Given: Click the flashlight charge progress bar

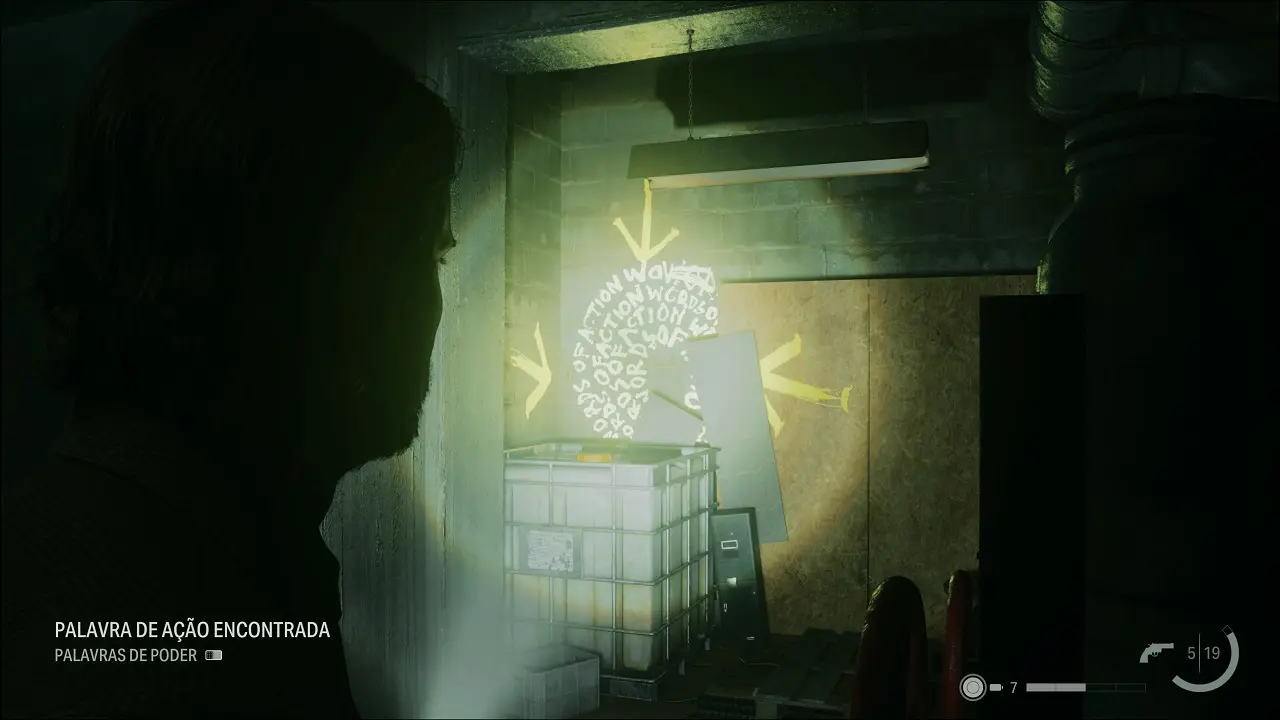Looking at the screenshot, I should tap(1085, 687).
